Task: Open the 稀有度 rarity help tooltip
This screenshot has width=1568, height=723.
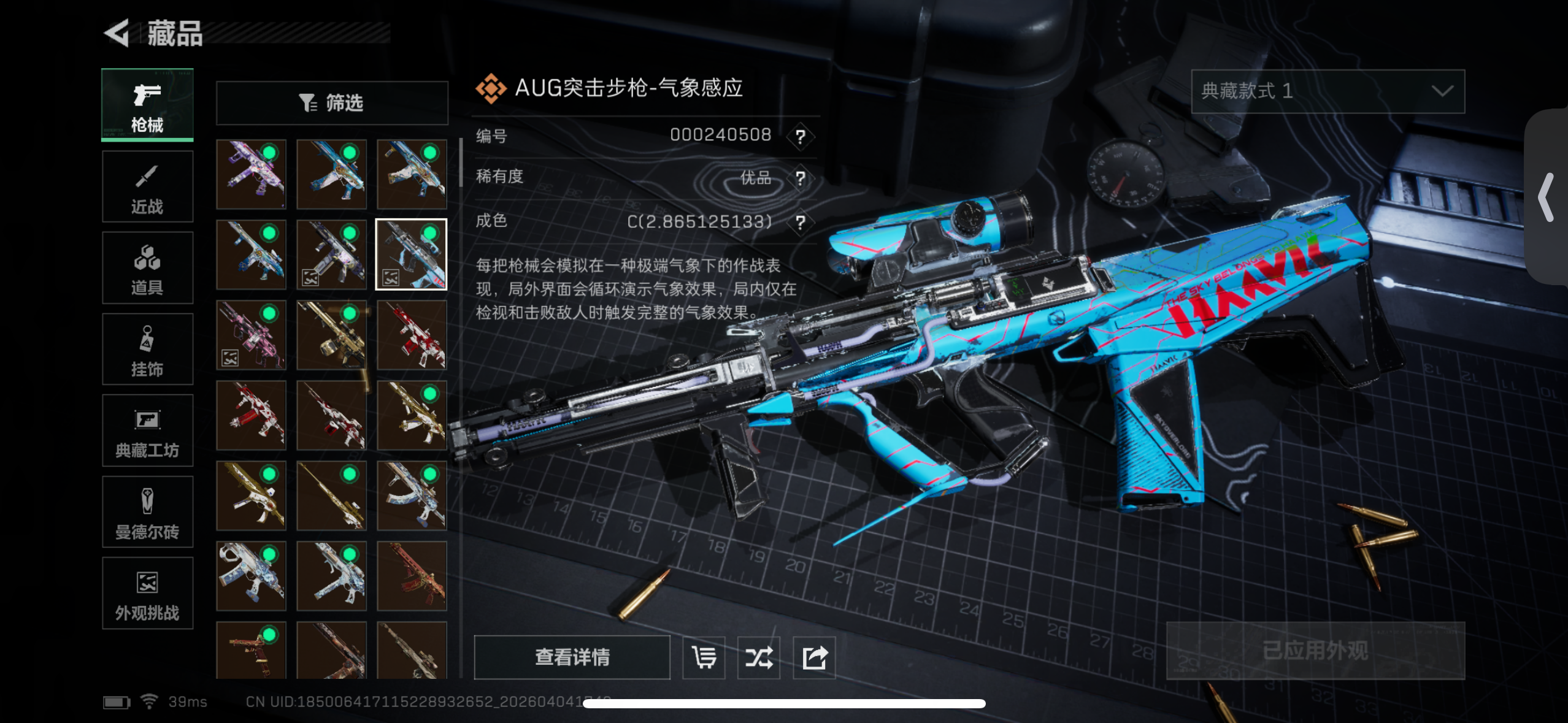Action: click(x=800, y=178)
